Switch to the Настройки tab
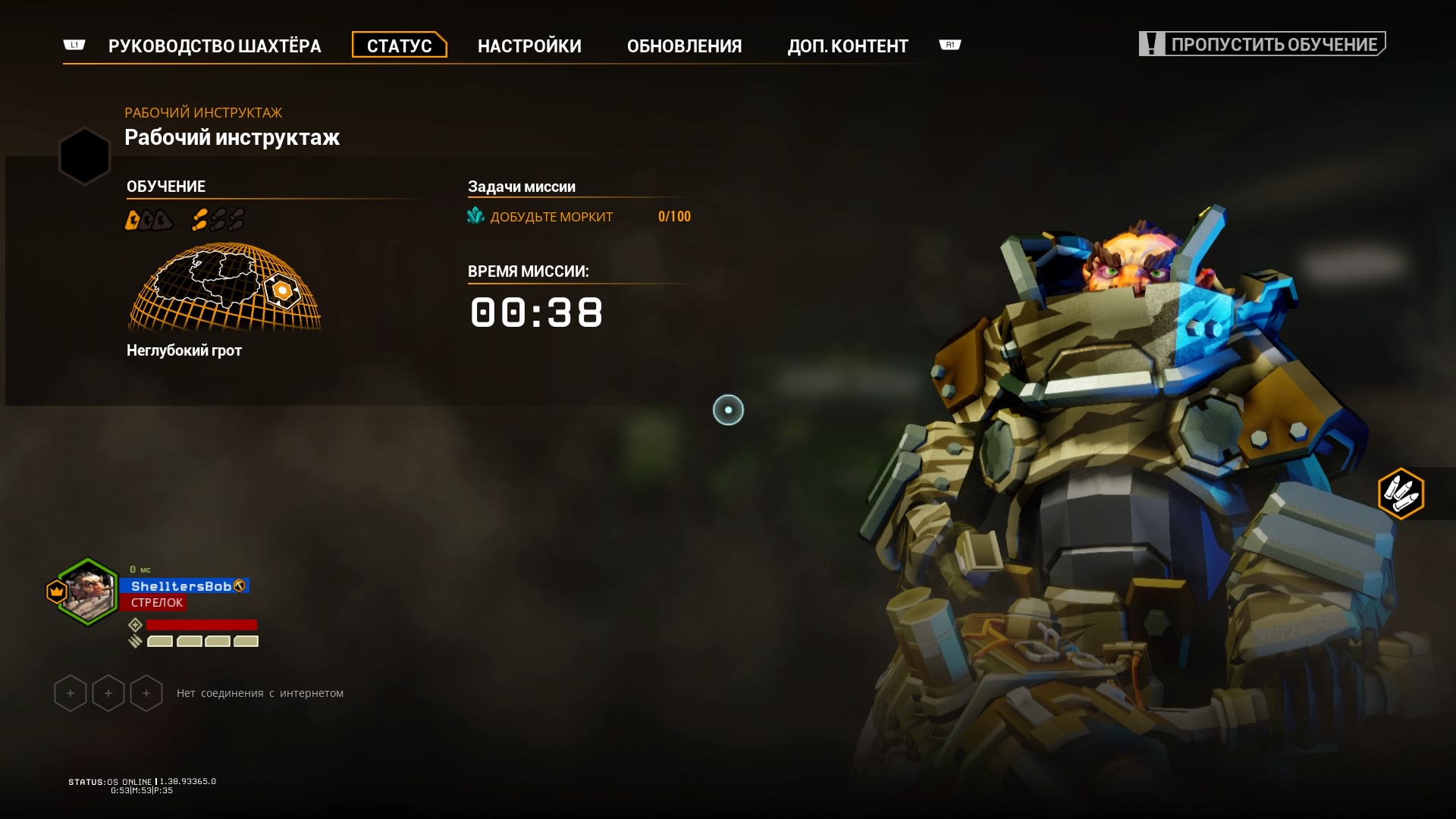1456x819 pixels. [x=529, y=46]
